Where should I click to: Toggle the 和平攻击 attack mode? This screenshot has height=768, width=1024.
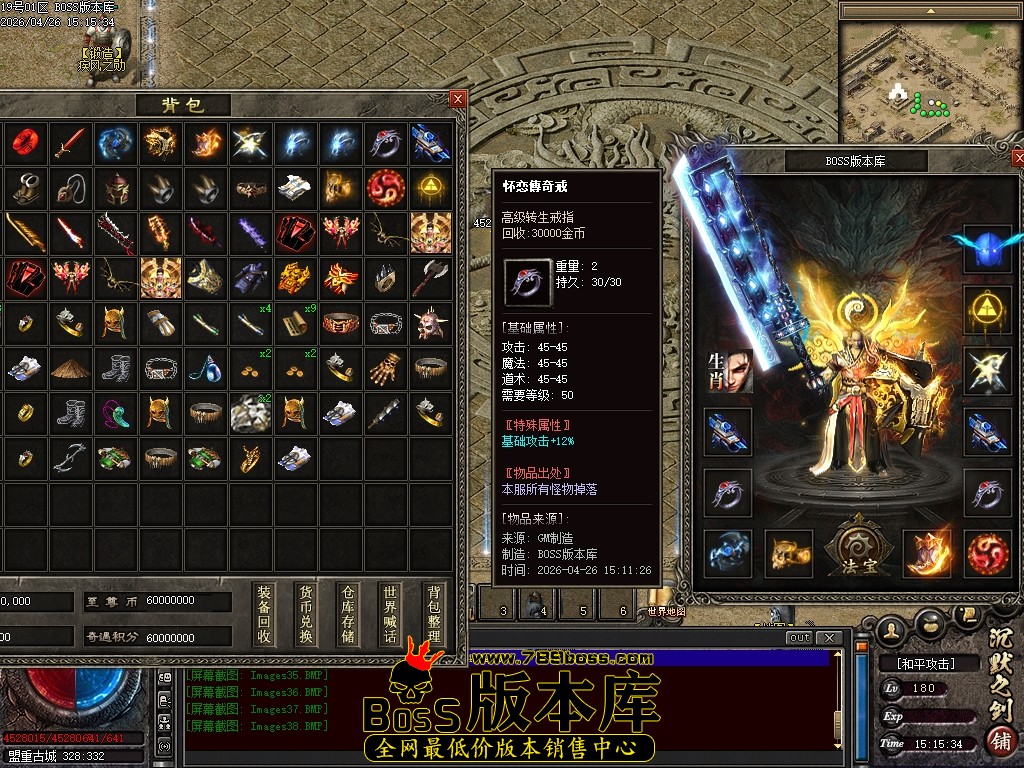(x=917, y=663)
